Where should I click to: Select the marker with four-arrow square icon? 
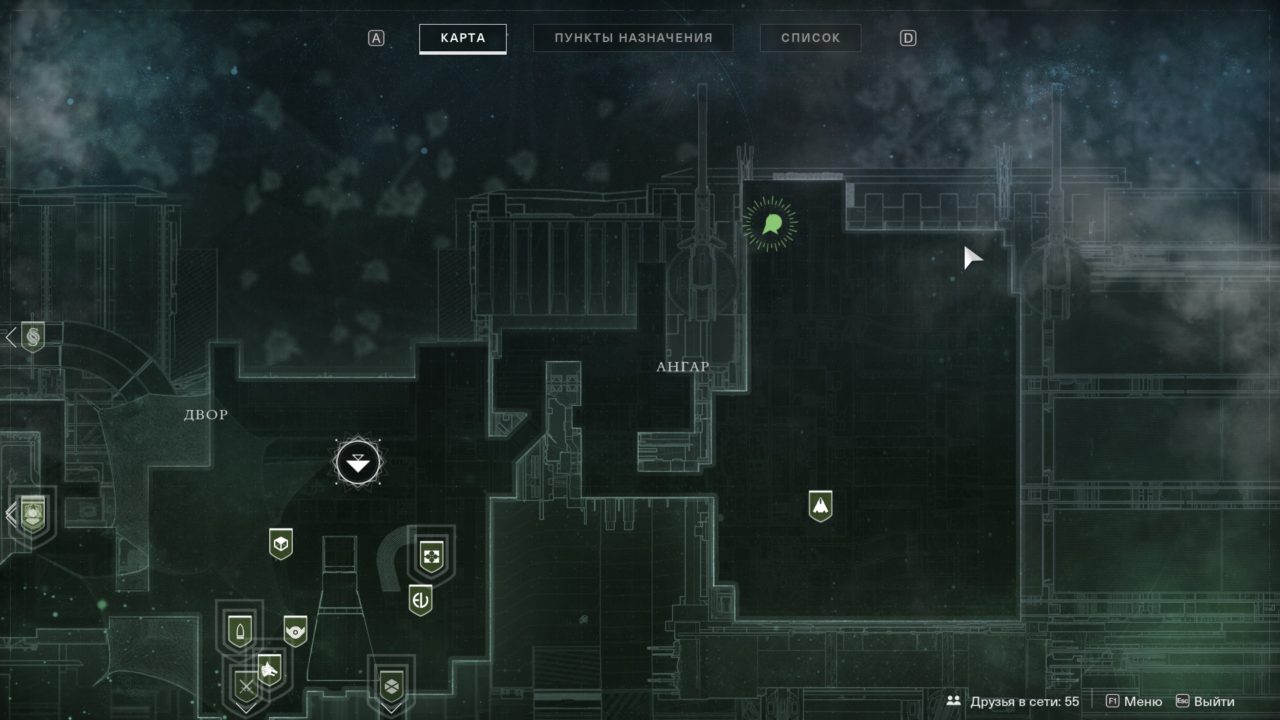pos(431,553)
